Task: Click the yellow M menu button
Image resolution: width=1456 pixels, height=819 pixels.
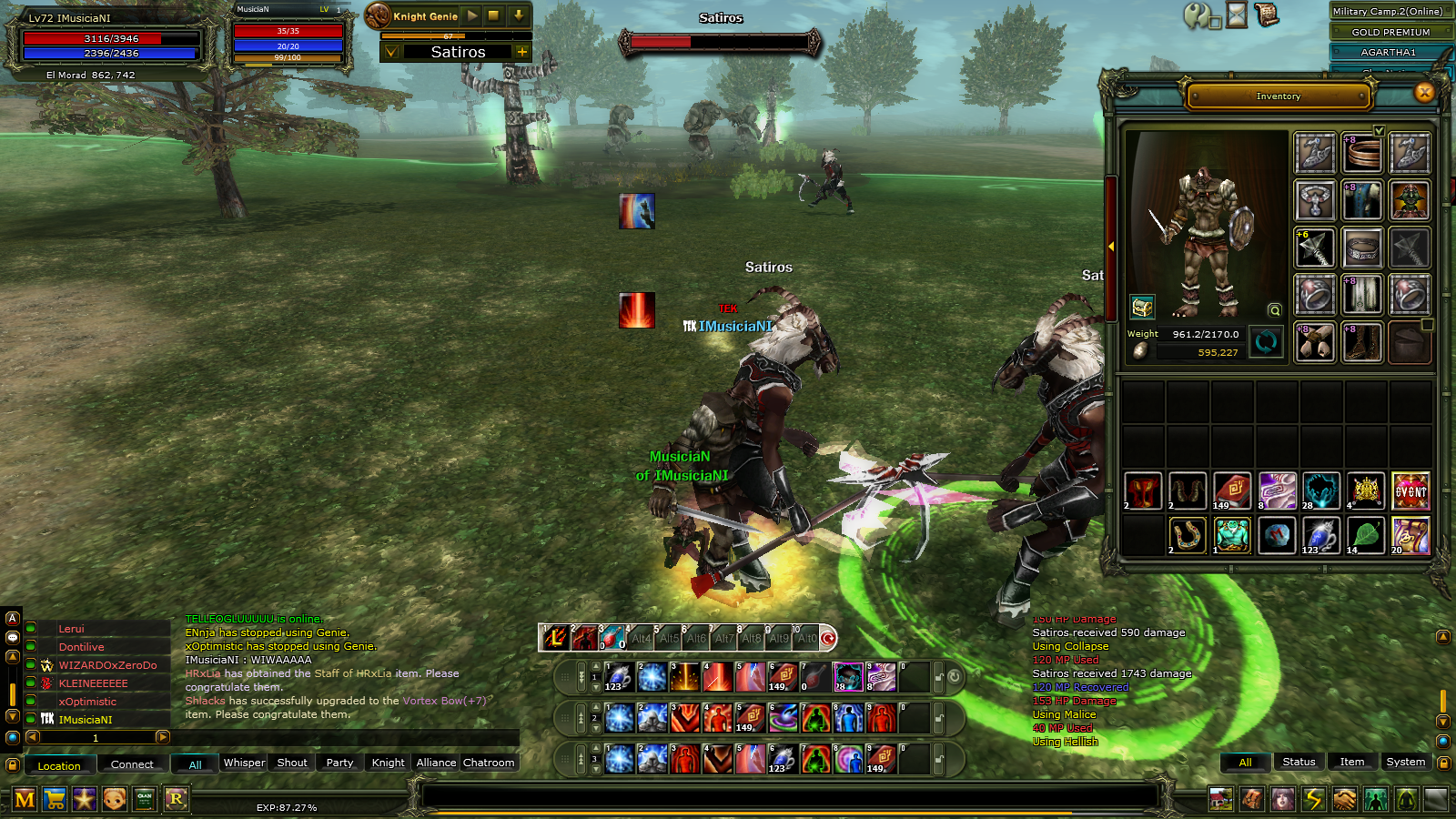Action: tap(25, 800)
